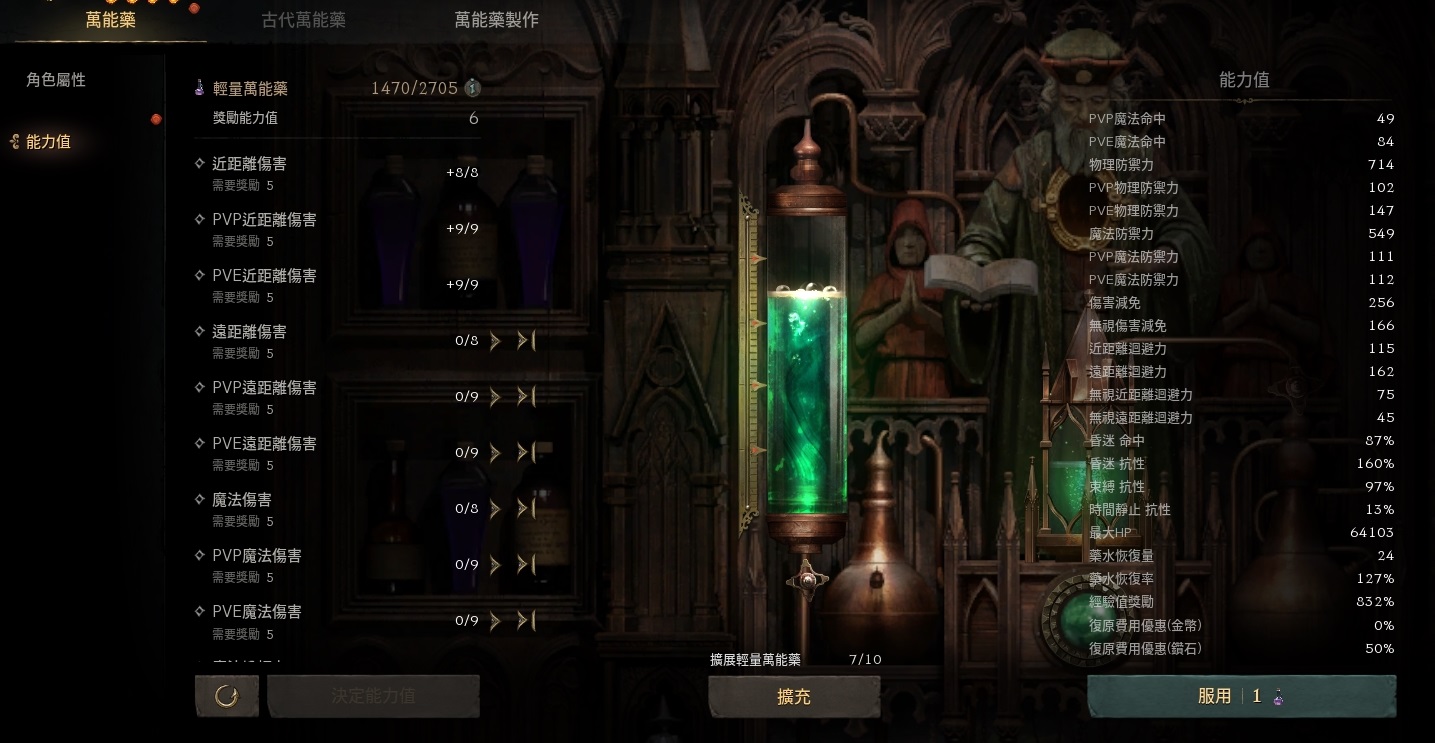Add one point to 遠距離傷害
Image resolution: width=1435 pixels, height=743 pixels.
(495, 341)
